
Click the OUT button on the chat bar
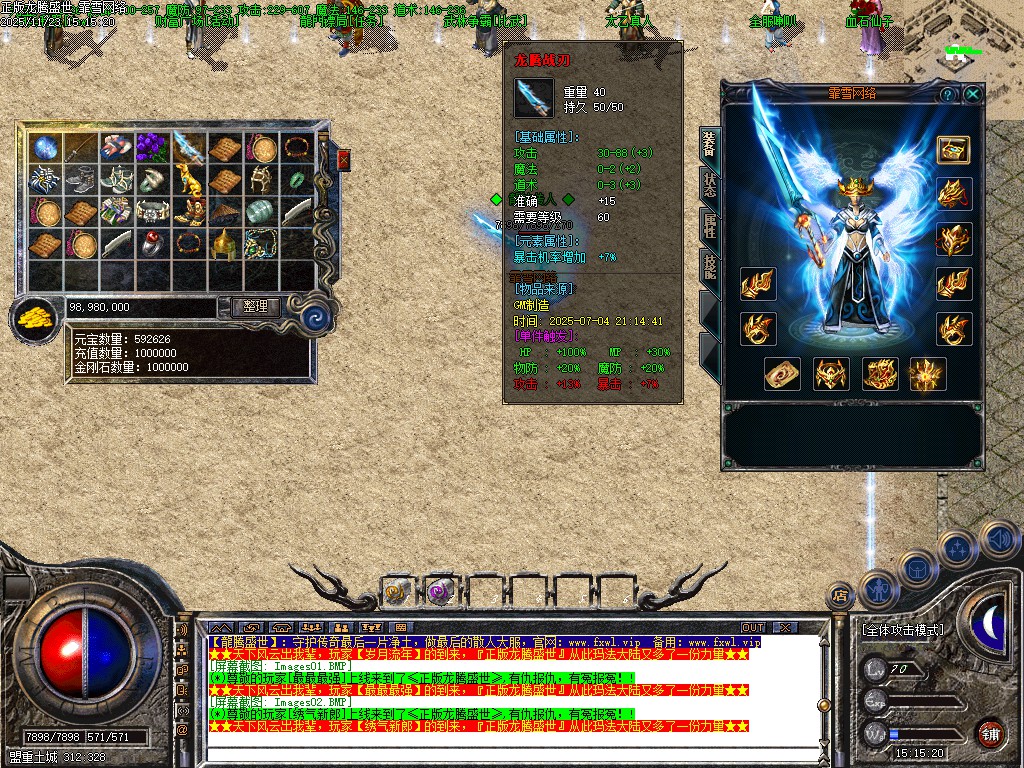click(752, 628)
